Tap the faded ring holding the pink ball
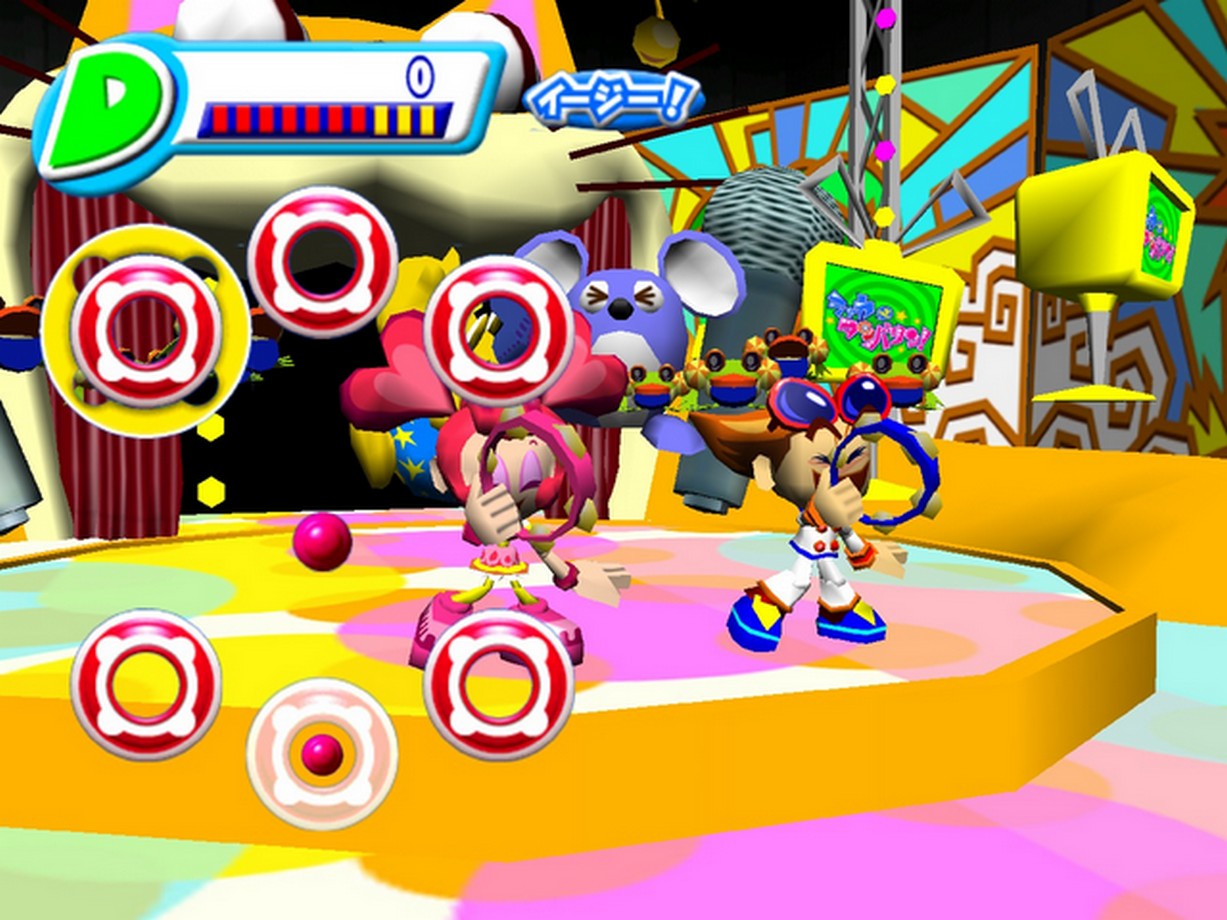 [x=322, y=754]
